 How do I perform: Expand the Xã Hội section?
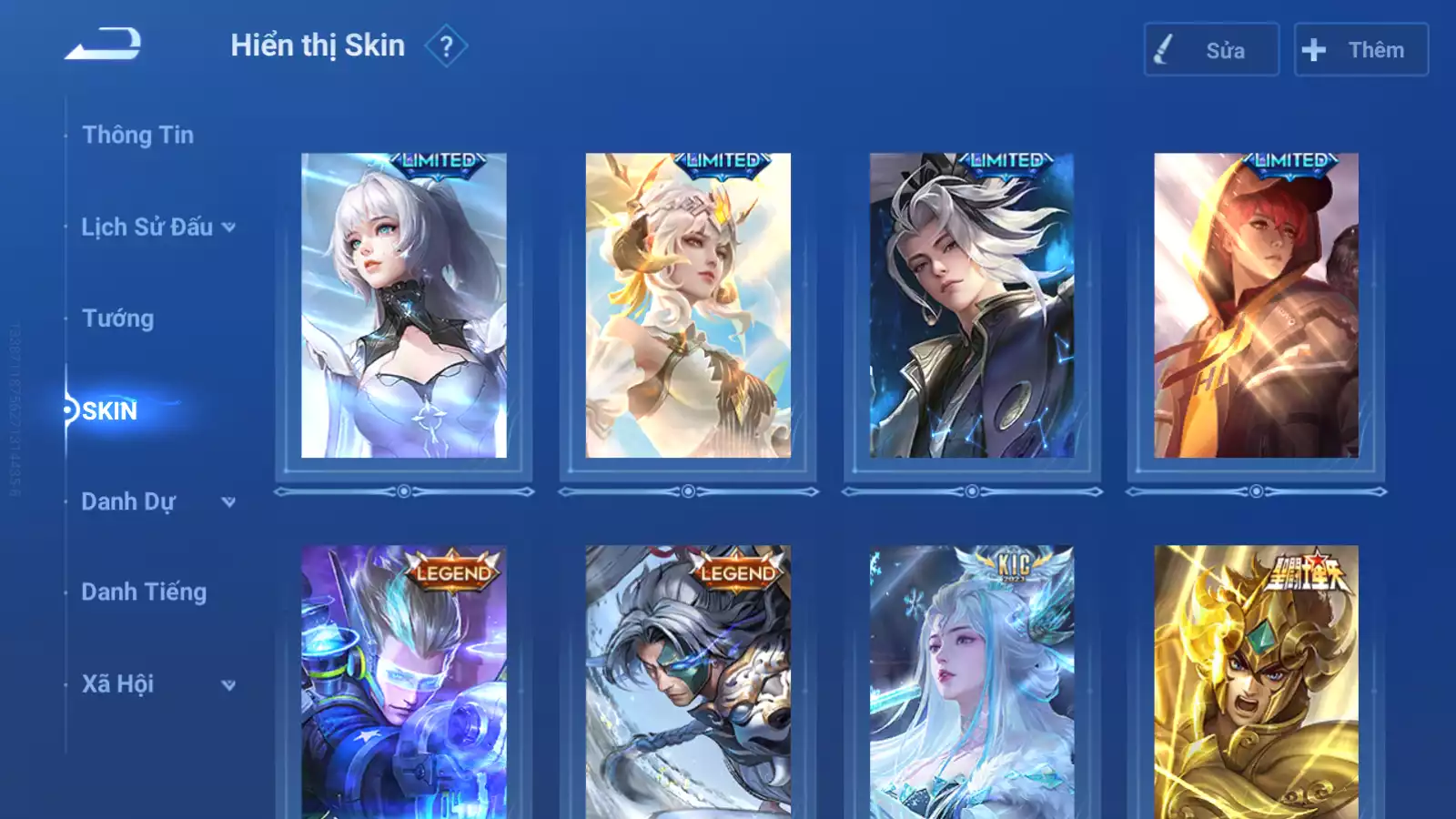(x=157, y=684)
